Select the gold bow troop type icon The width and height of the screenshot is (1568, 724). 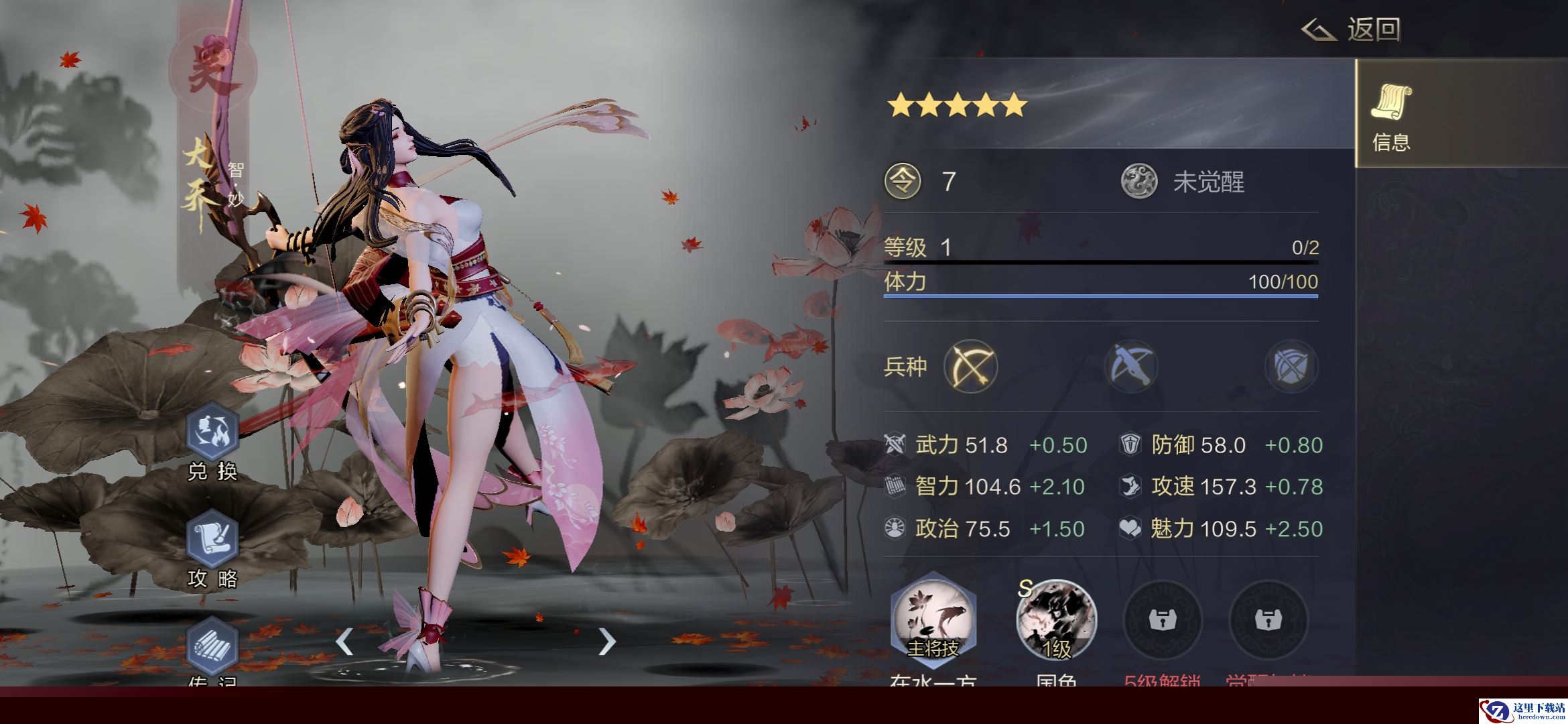pos(970,366)
